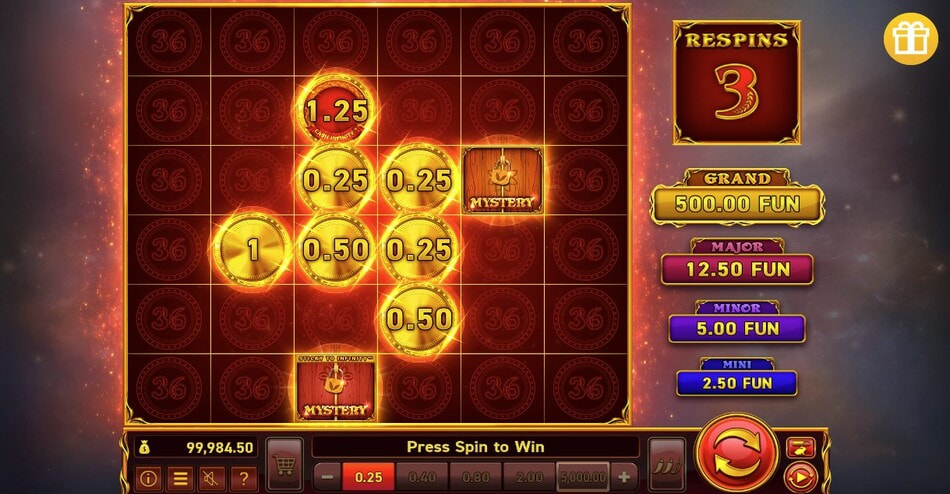Click the chili peppers button
The image size is (950, 494).
point(666,465)
